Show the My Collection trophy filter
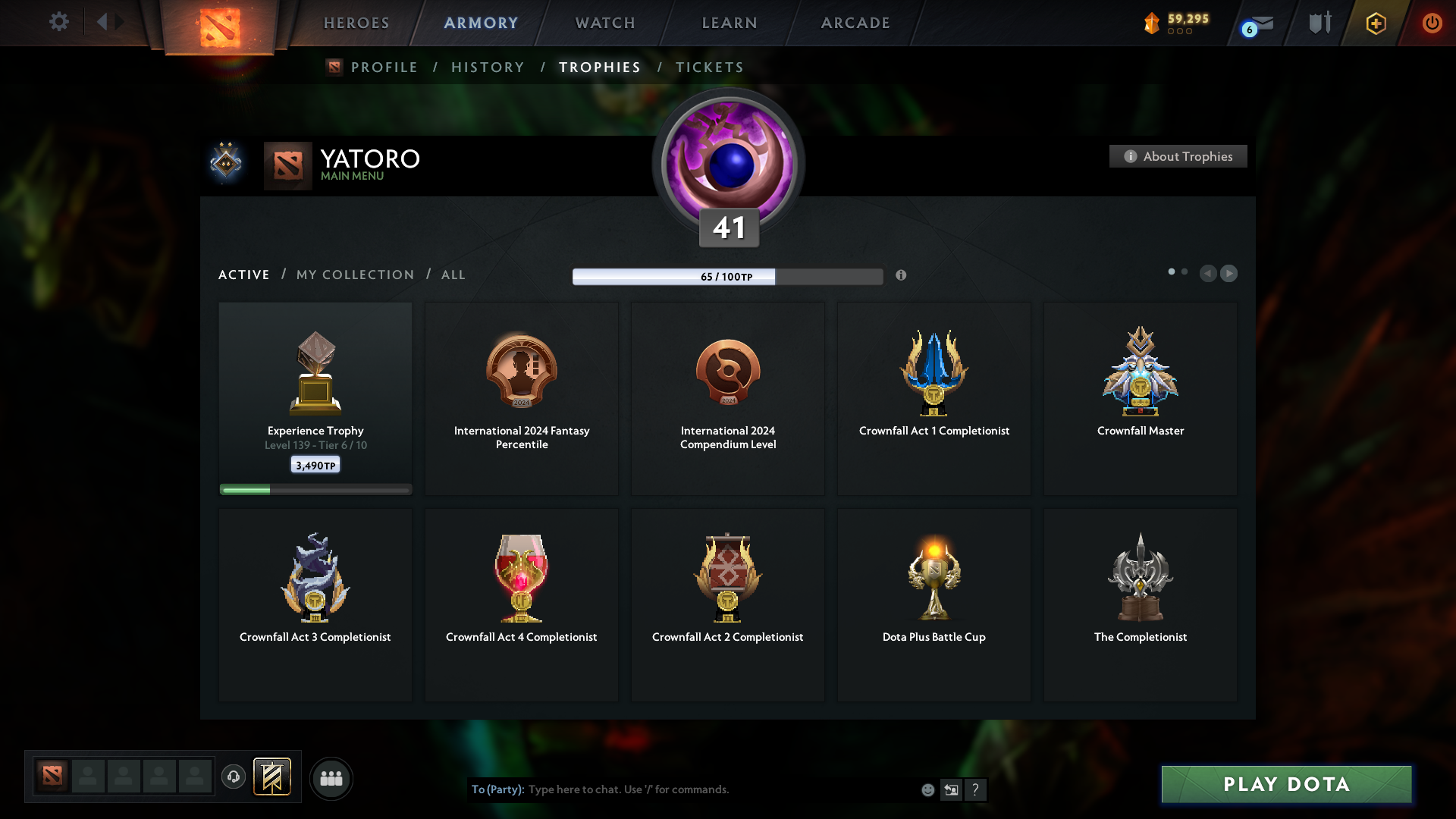Image resolution: width=1456 pixels, height=819 pixels. pyautogui.click(x=356, y=275)
